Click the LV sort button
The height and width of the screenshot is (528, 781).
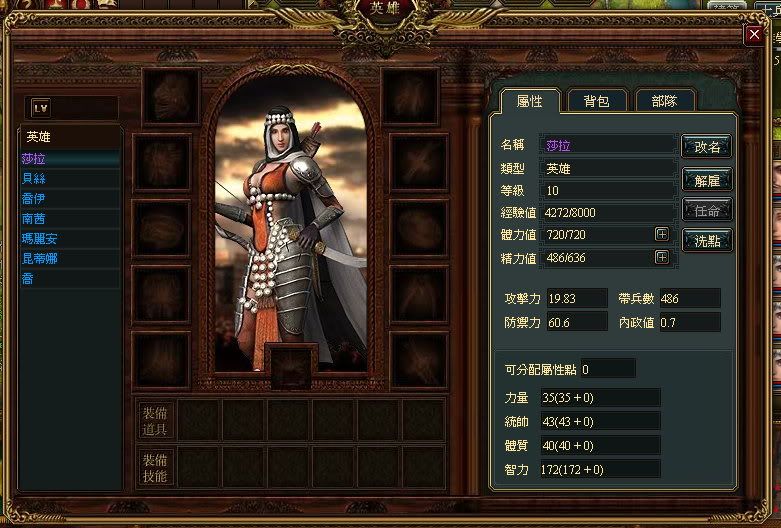[41, 107]
